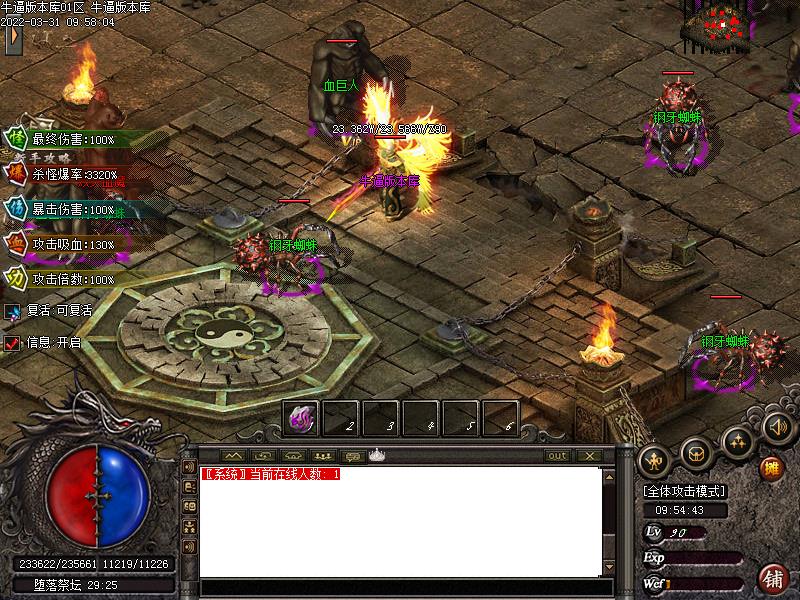Select the 最终伤害 final damage buff icon
Image resolution: width=800 pixels, height=600 pixels.
click(x=17, y=139)
